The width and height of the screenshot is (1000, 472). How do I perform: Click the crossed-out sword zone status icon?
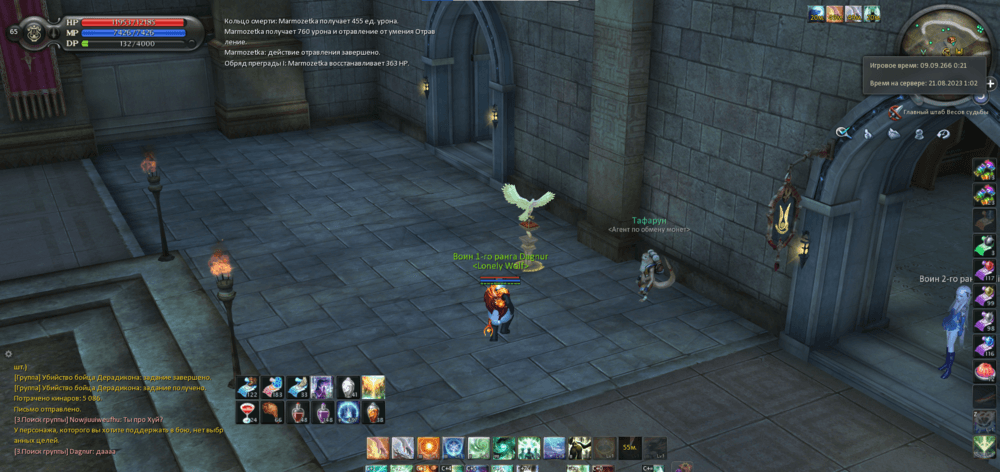pyautogui.click(x=894, y=112)
